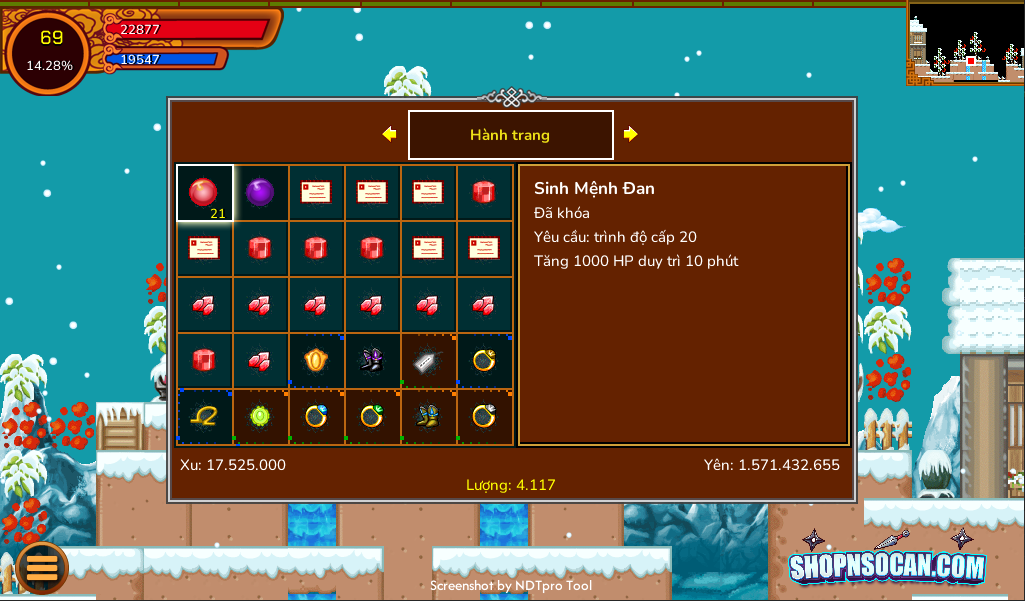Select the golden rope necklace item
This screenshot has height=601, width=1025.
click(204, 416)
